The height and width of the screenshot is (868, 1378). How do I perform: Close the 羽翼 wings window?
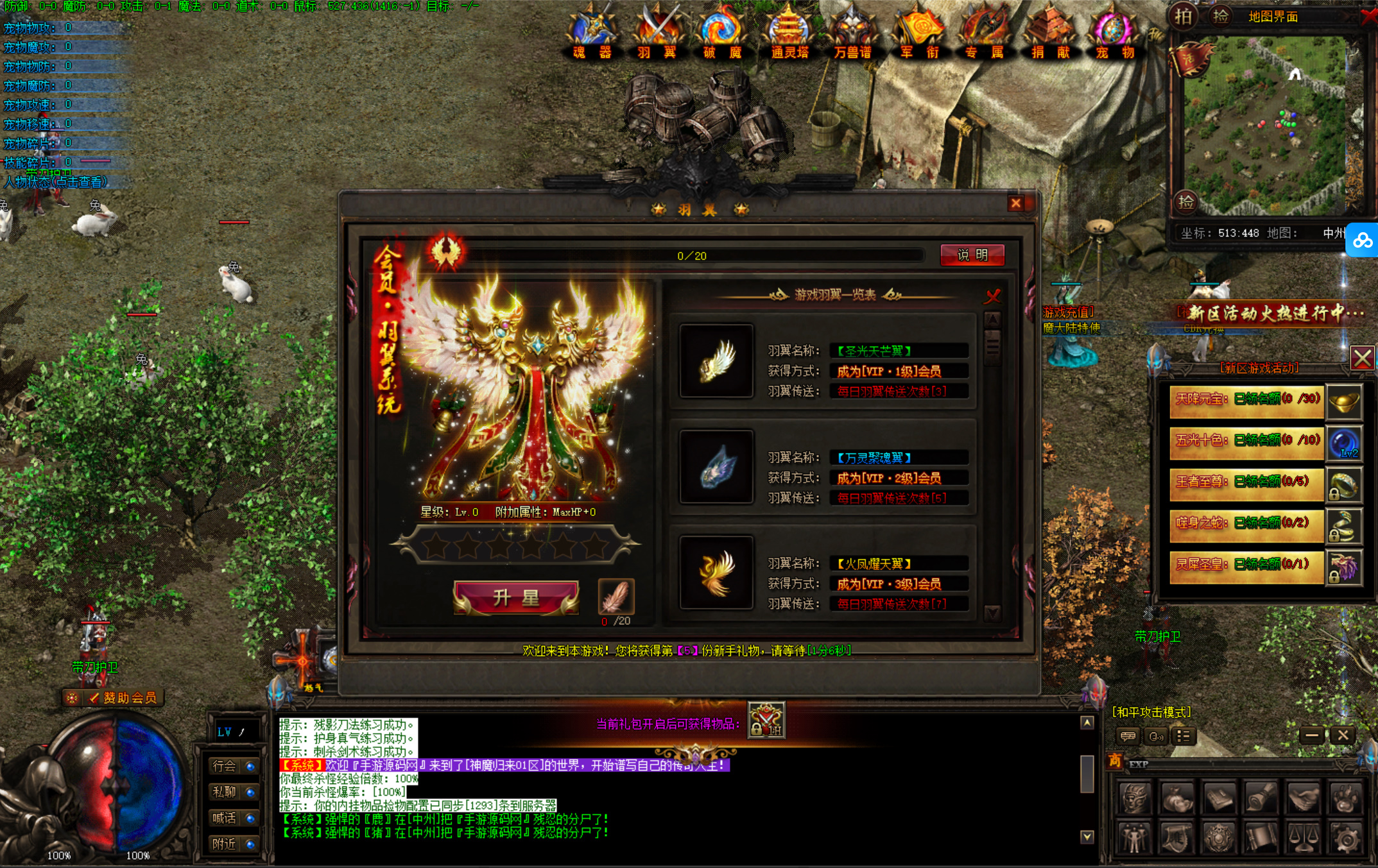tap(1015, 203)
